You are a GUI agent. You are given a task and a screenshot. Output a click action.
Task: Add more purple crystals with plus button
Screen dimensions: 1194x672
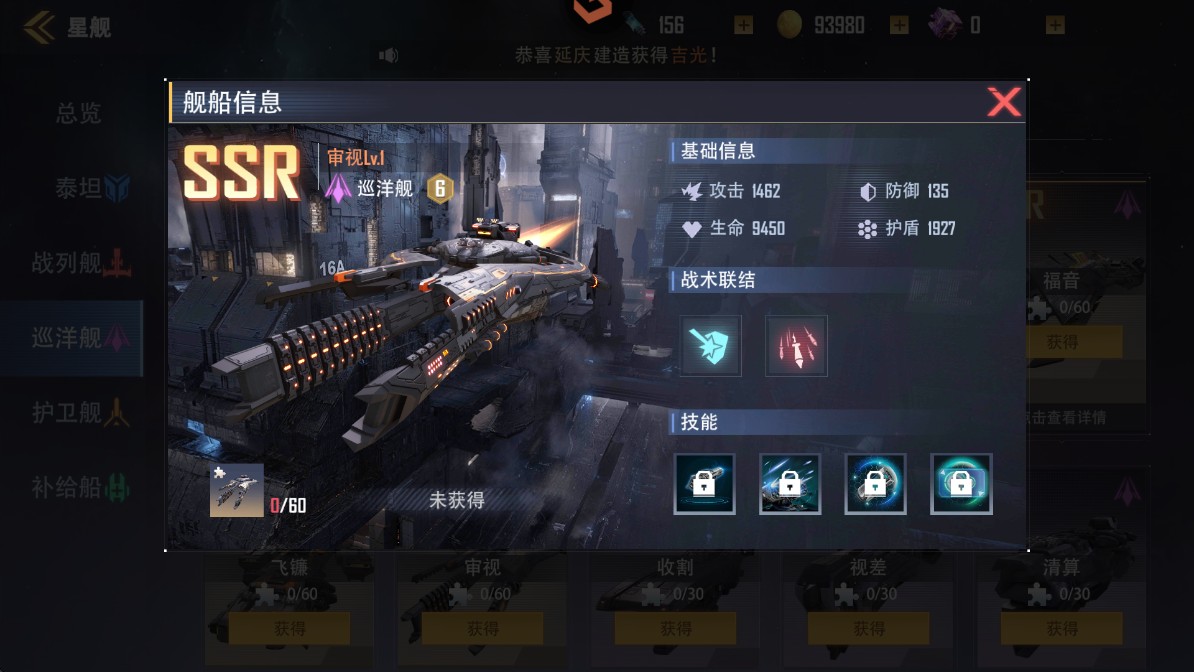(1056, 25)
